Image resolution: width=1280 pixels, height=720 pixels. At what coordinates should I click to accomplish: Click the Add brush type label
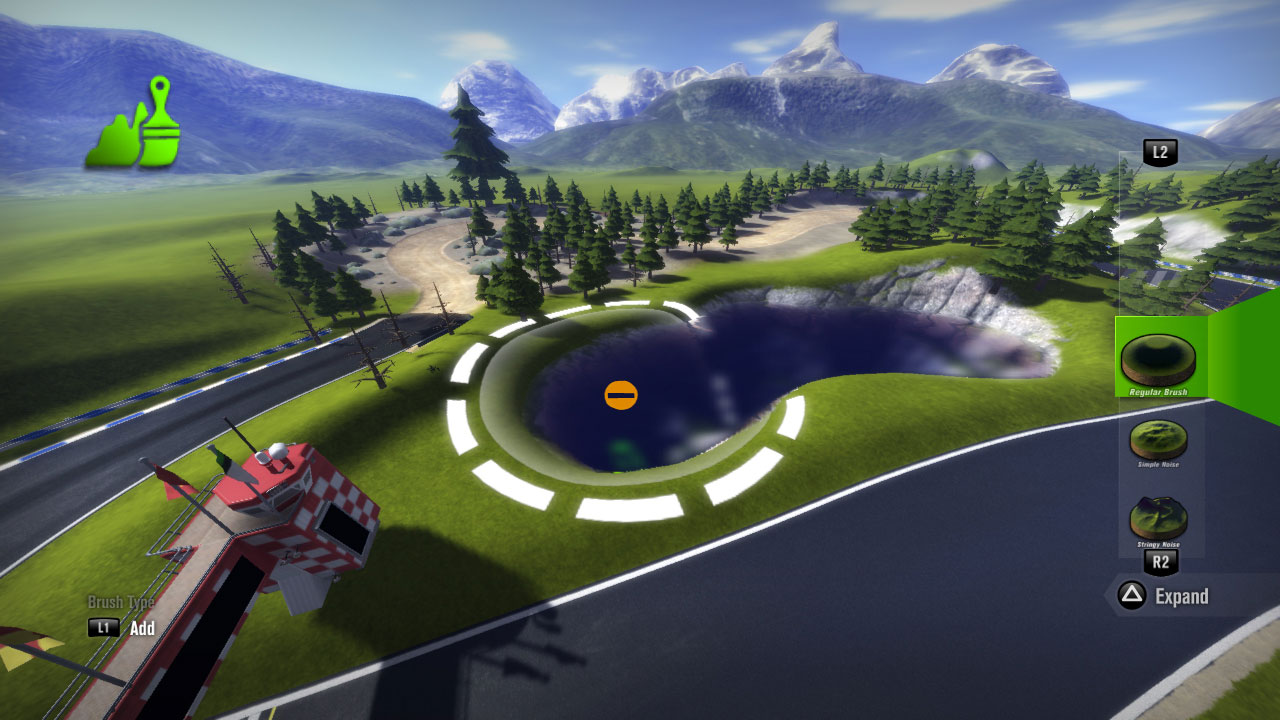click(x=141, y=629)
